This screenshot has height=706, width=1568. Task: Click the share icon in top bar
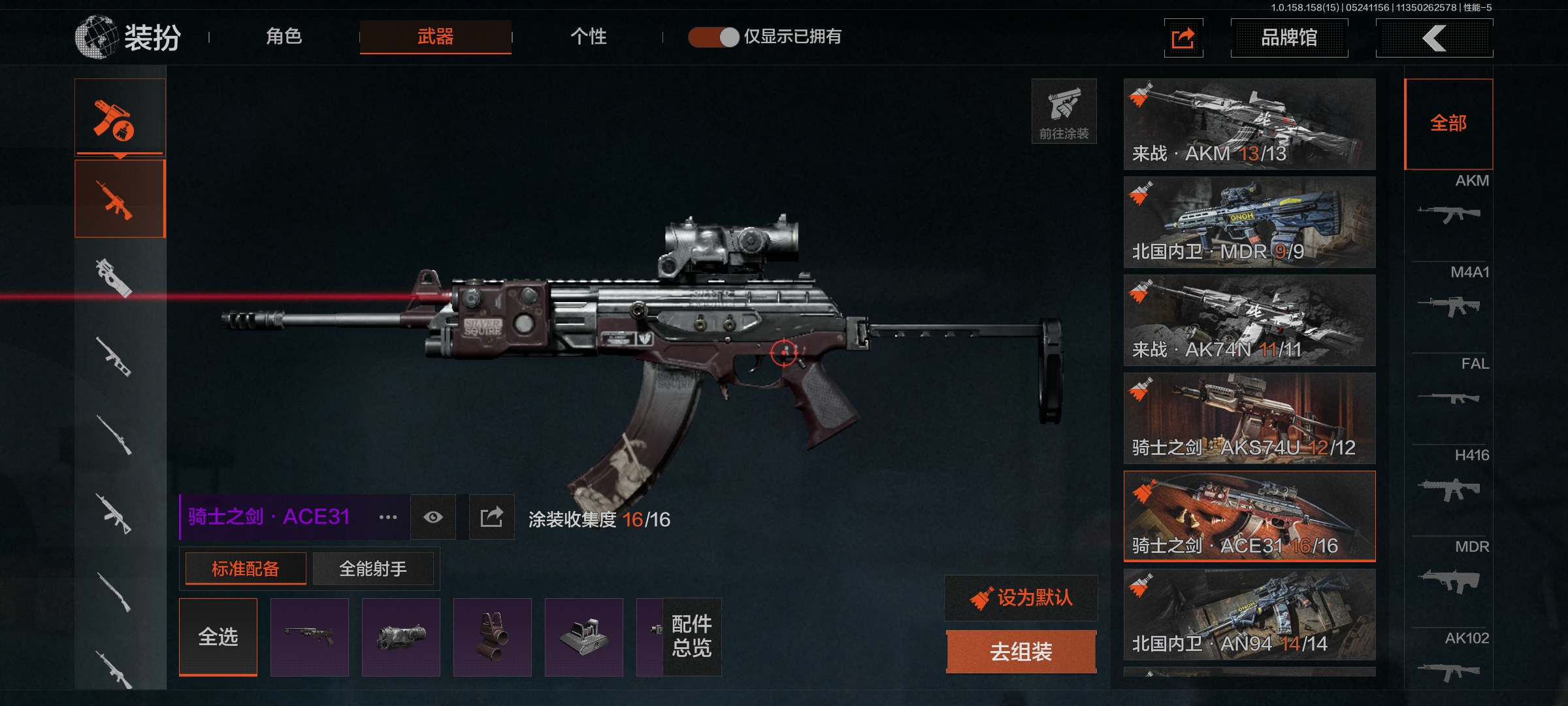(1183, 38)
